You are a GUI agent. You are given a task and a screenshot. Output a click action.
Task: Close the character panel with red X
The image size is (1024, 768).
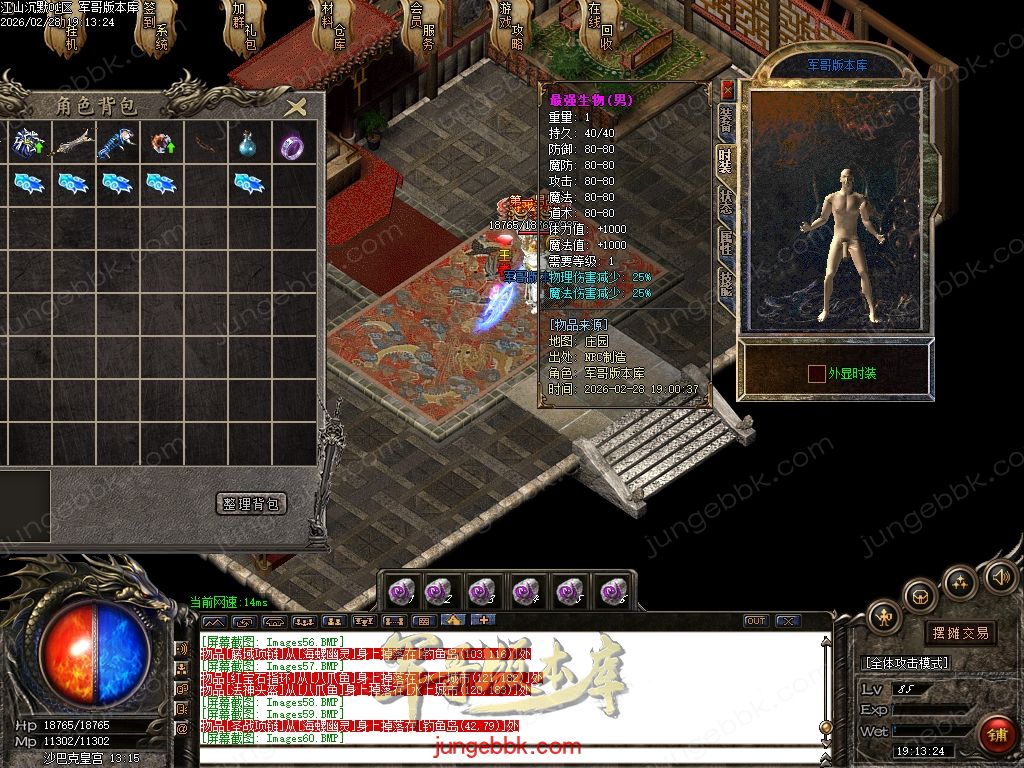pyautogui.click(x=727, y=90)
